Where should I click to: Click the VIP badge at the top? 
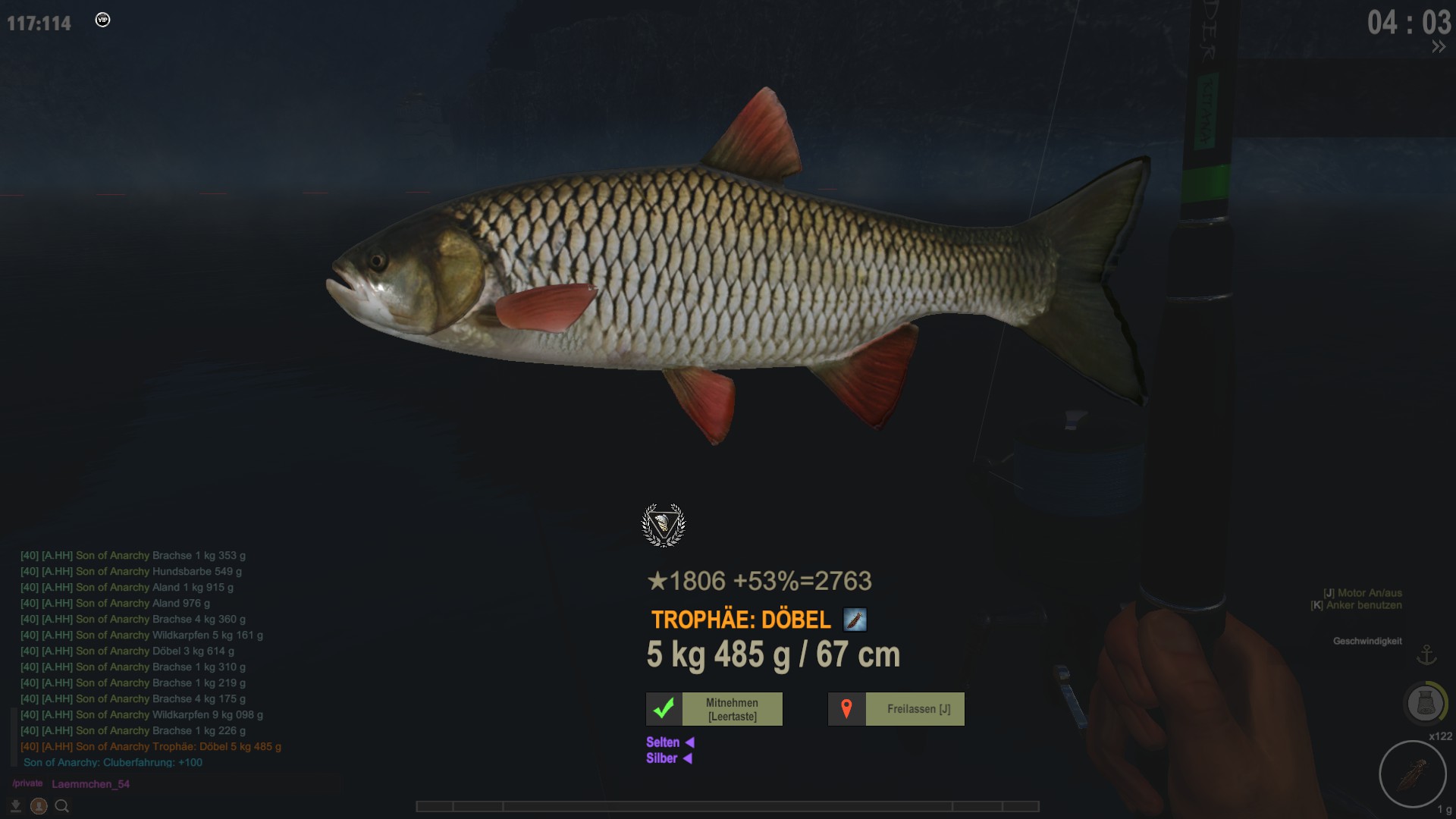pos(103,20)
